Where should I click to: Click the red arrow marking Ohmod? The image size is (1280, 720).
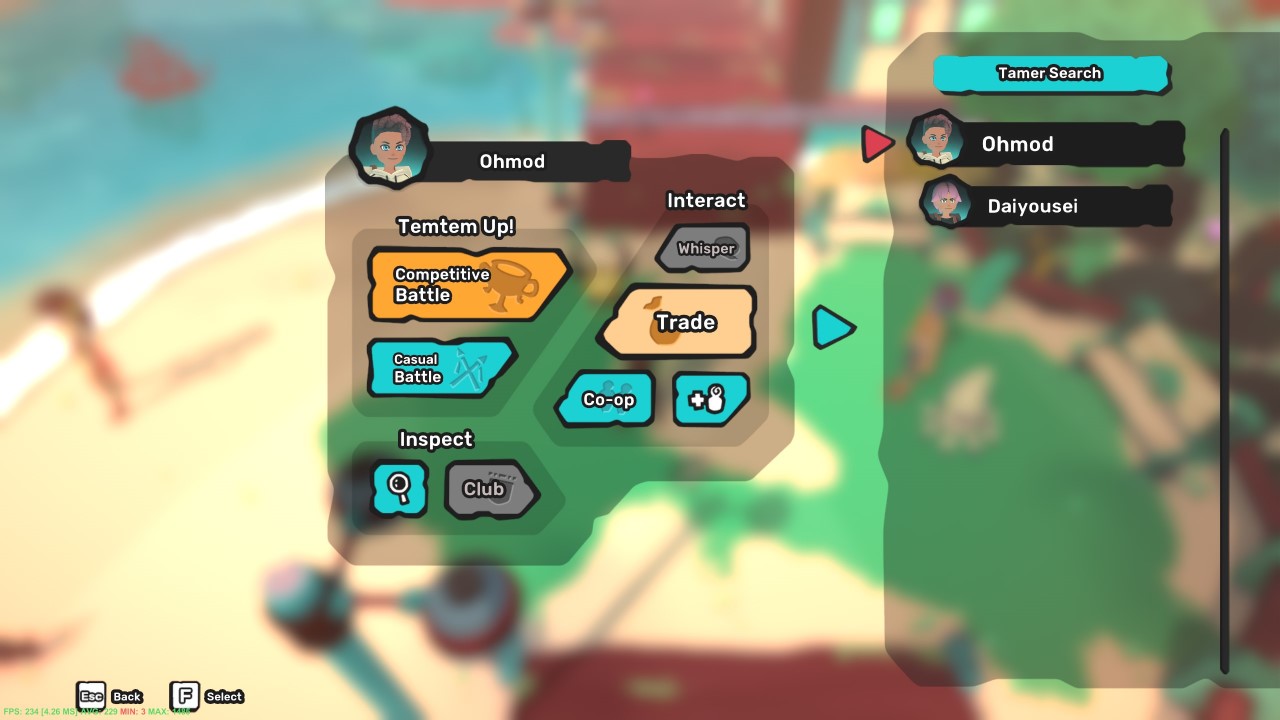point(877,142)
